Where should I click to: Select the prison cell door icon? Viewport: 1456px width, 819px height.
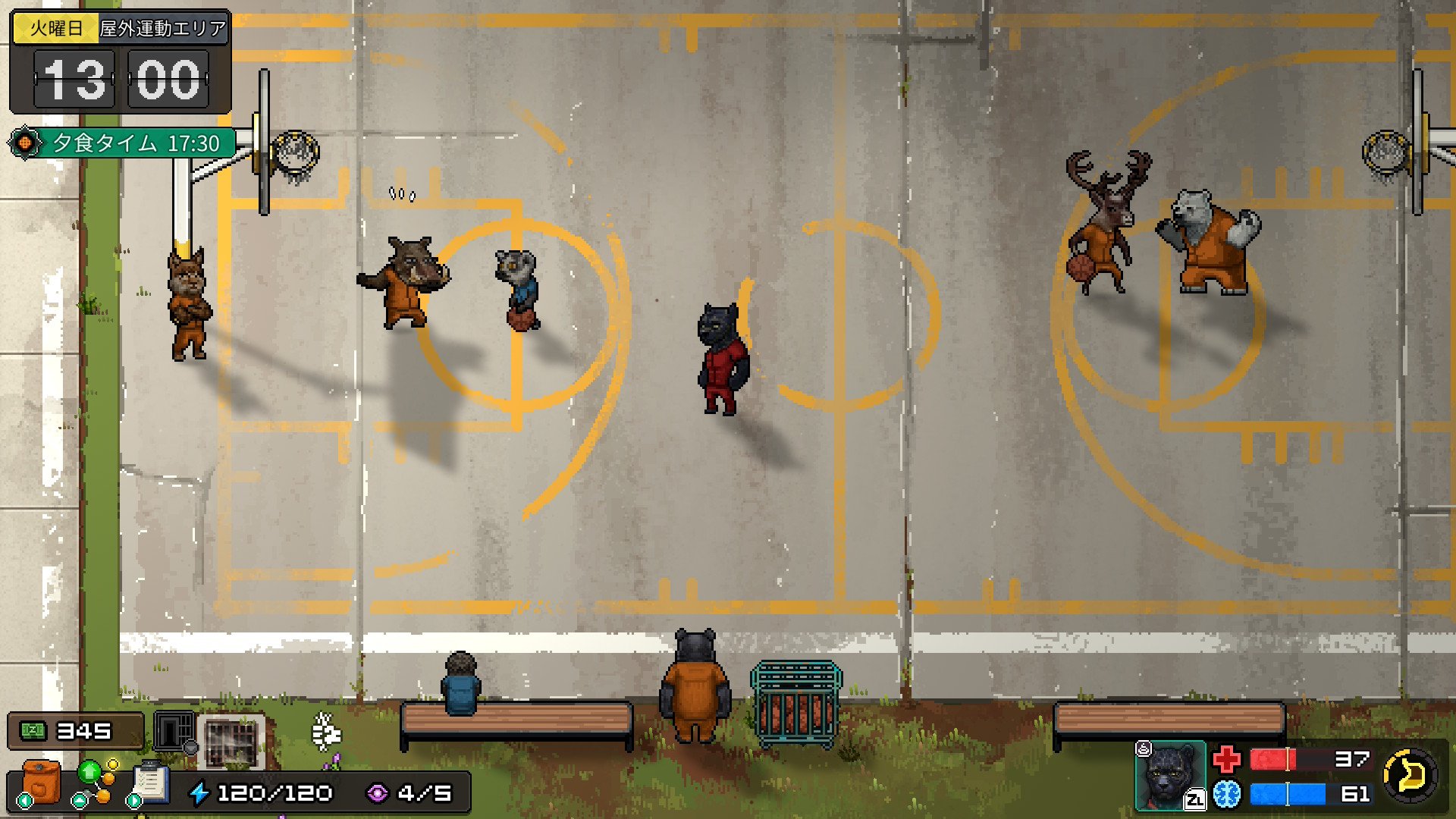tap(174, 731)
